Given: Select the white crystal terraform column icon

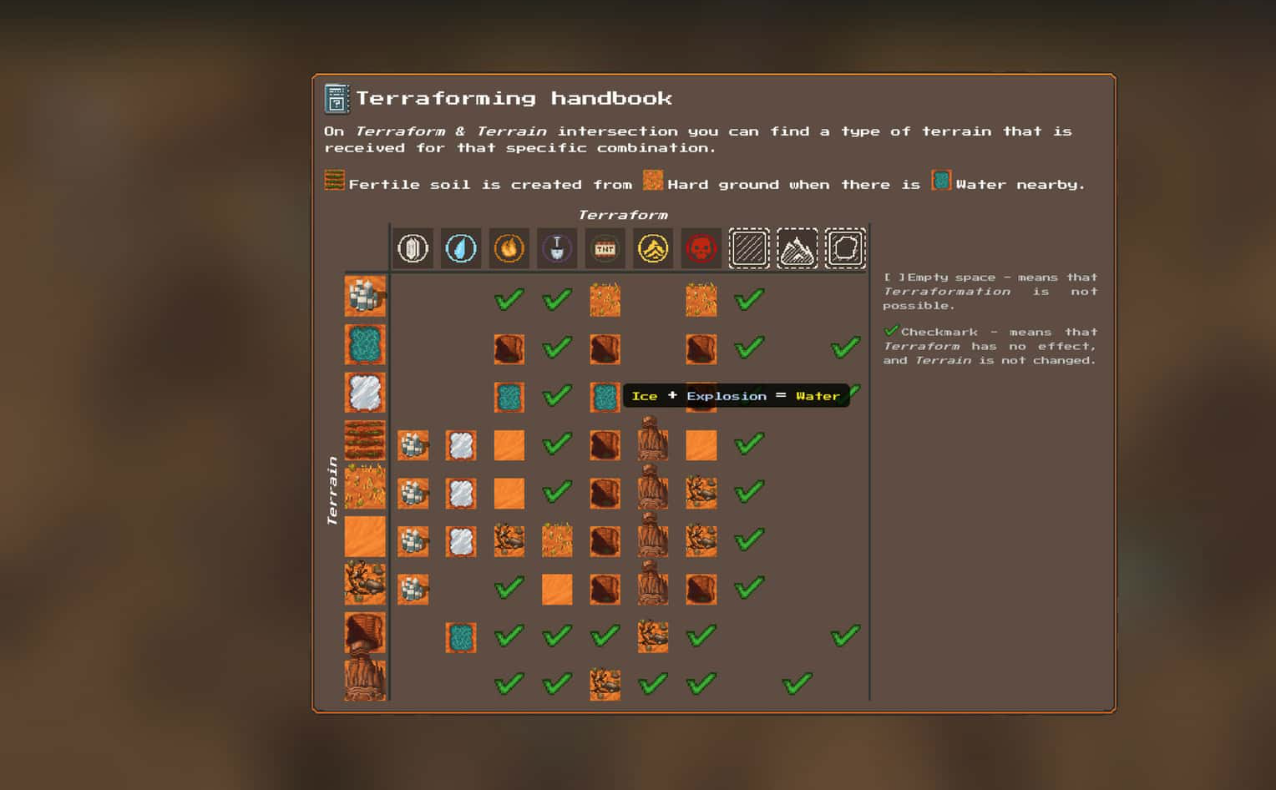Looking at the screenshot, I should click(x=413, y=248).
